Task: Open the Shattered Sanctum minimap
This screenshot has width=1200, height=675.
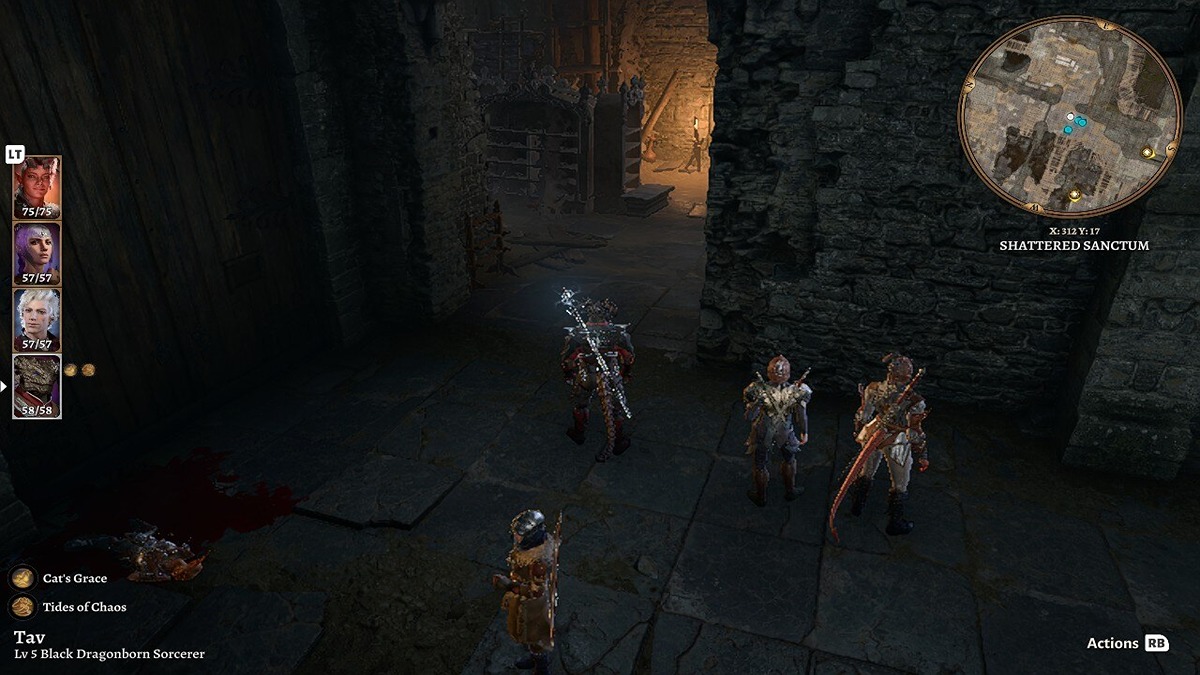Action: coord(1069,116)
